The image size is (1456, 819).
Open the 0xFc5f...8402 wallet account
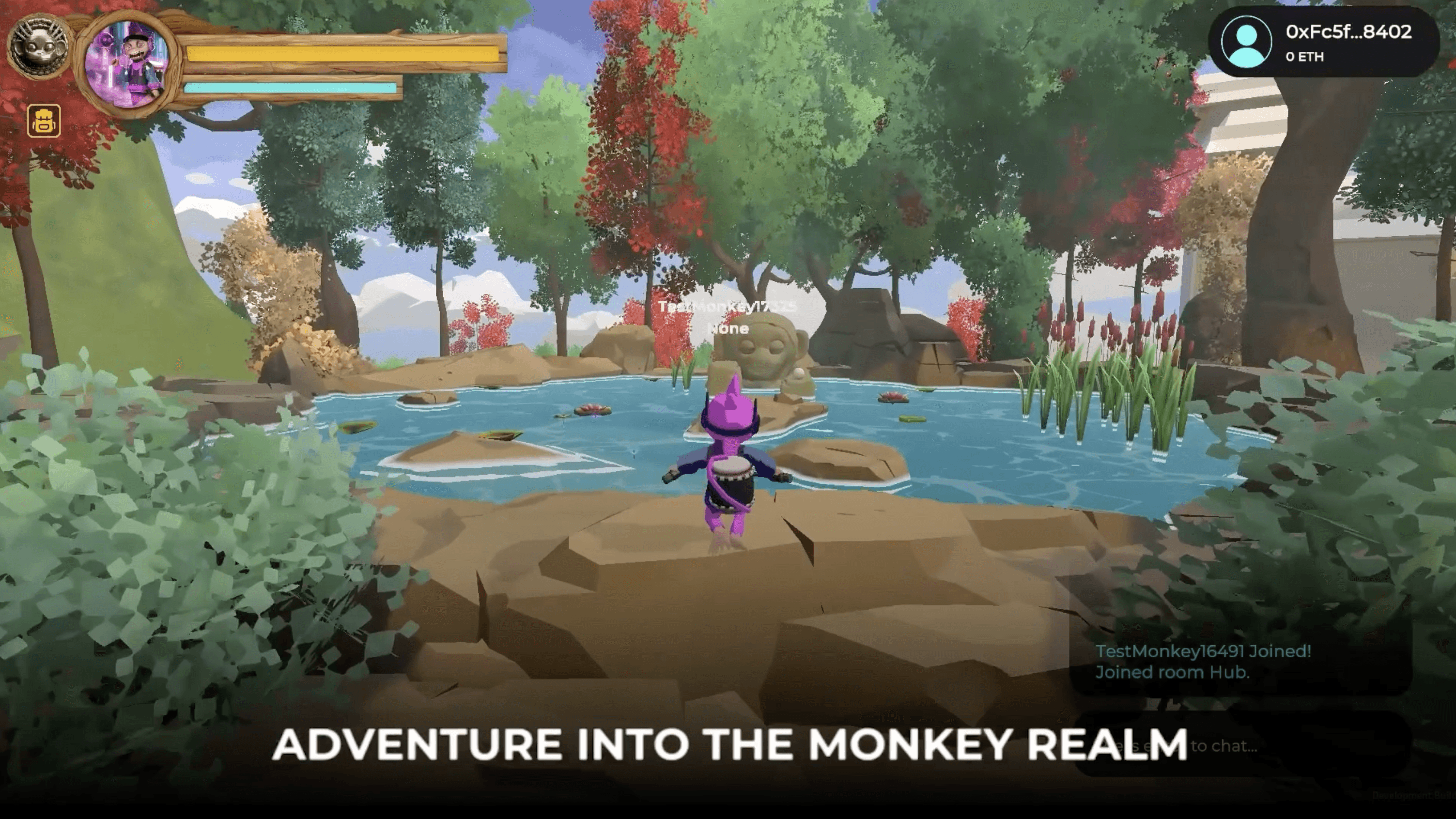tap(1324, 43)
